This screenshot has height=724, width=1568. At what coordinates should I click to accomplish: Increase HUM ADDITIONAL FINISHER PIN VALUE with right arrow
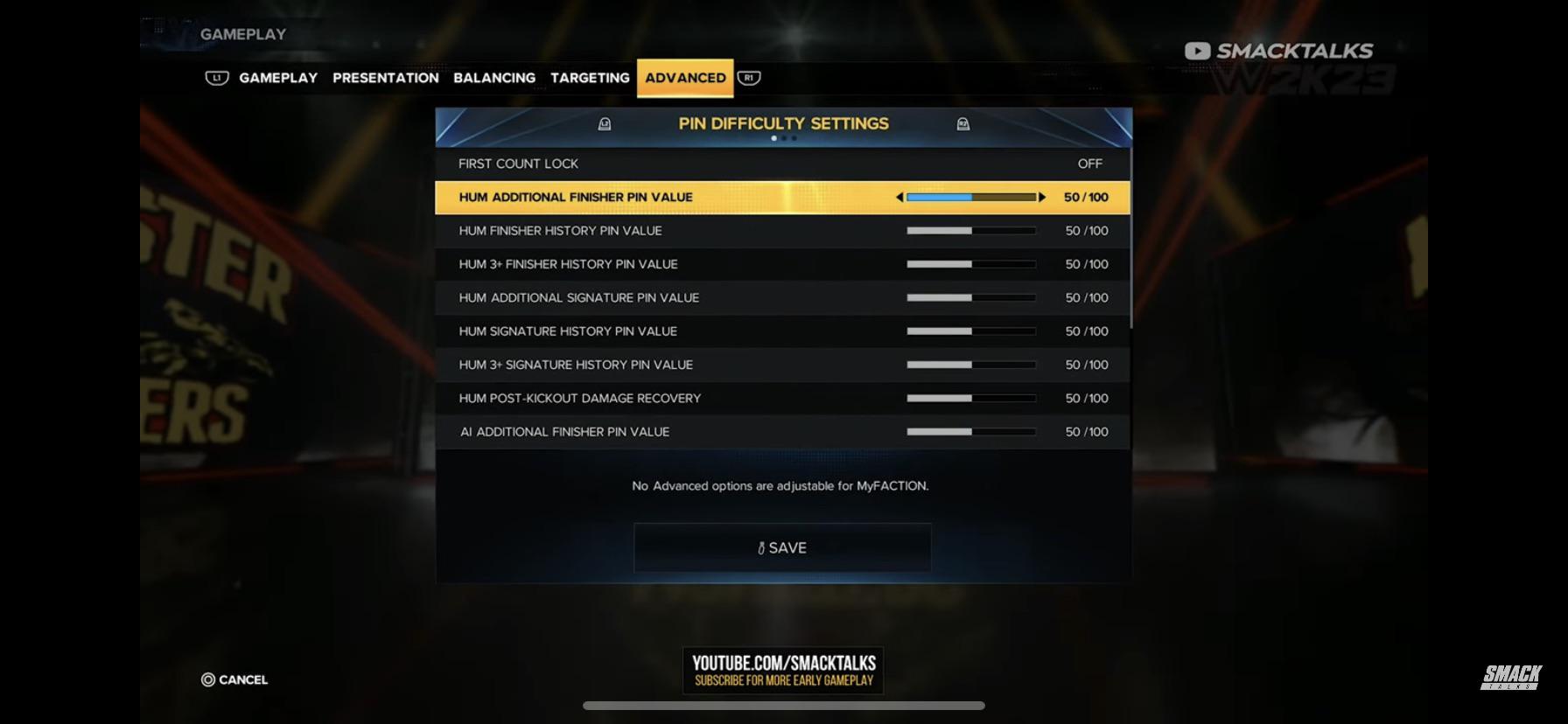tap(1042, 197)
